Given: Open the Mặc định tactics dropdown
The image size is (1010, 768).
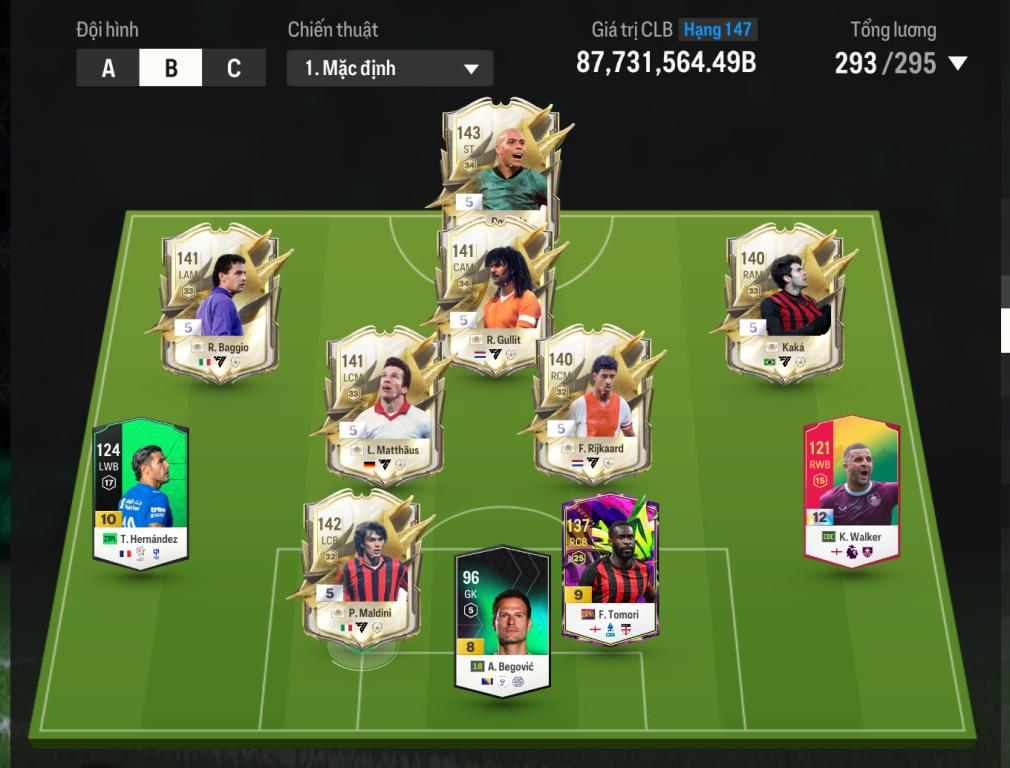Looking at the screenshot, I should (390, 68).
